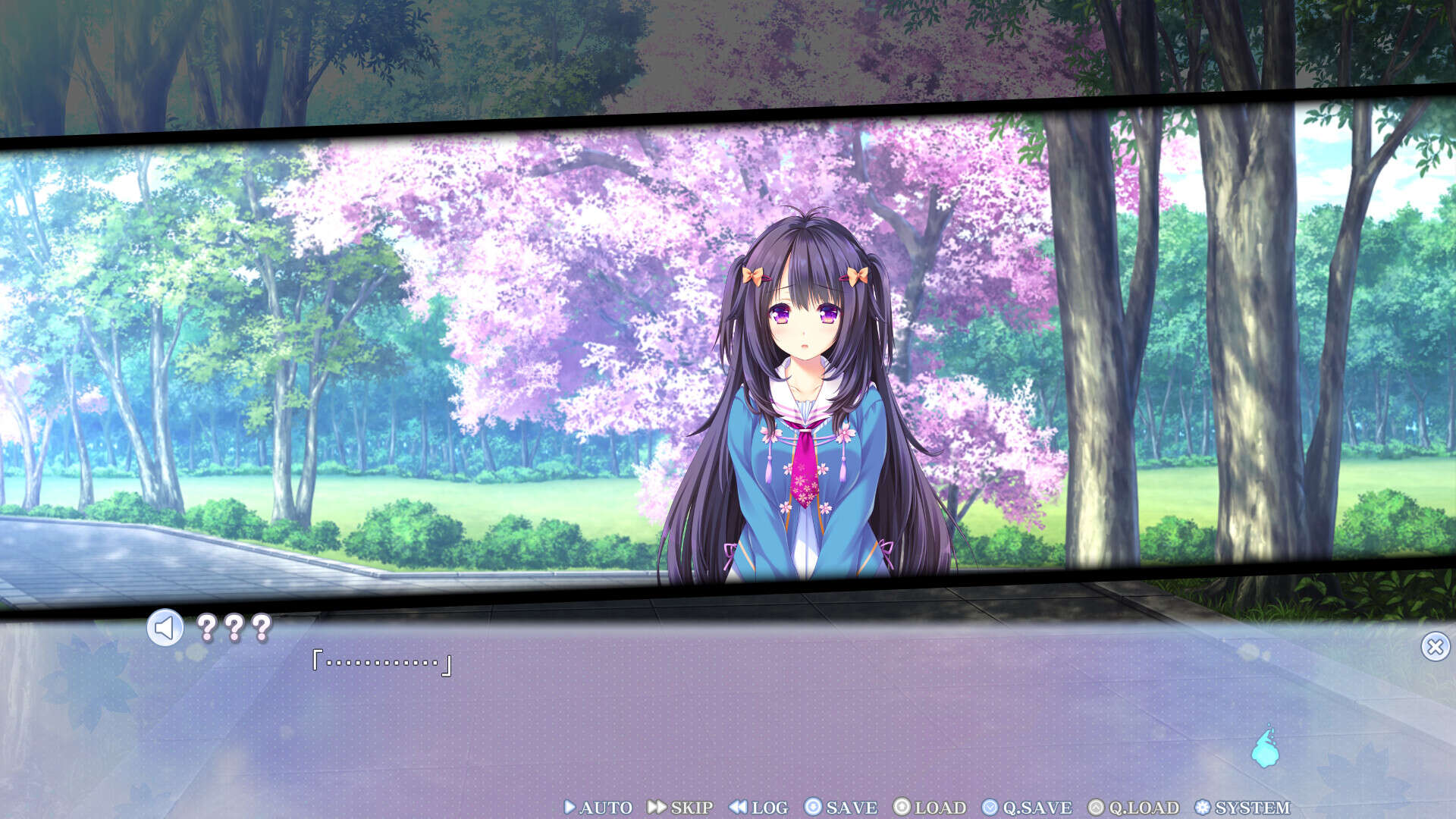Click the Q.SAVE quick save icon
This screenshot has width=1456, height=819.
pos(990,807)
